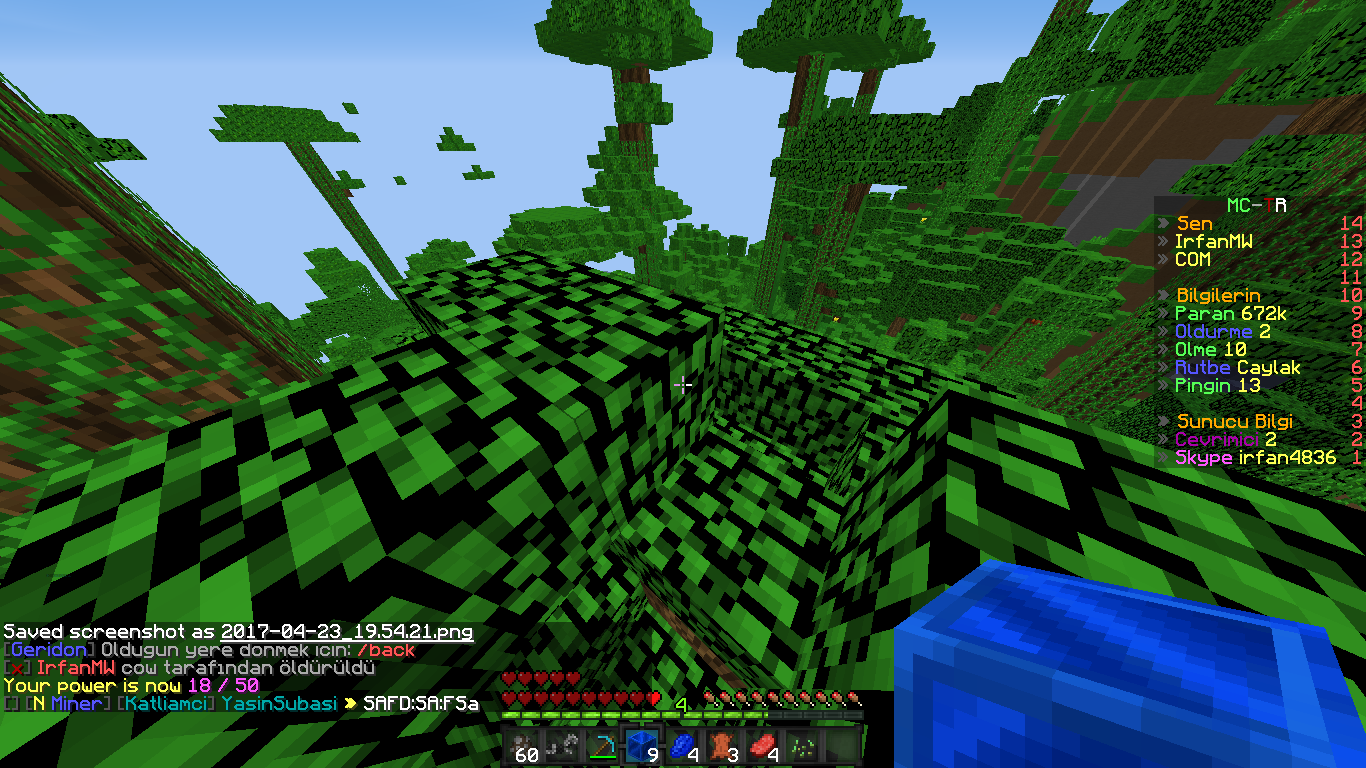This screenshot has height=768, width=1366.
Task: Click the crosshair at screen center
Action: 683,384
